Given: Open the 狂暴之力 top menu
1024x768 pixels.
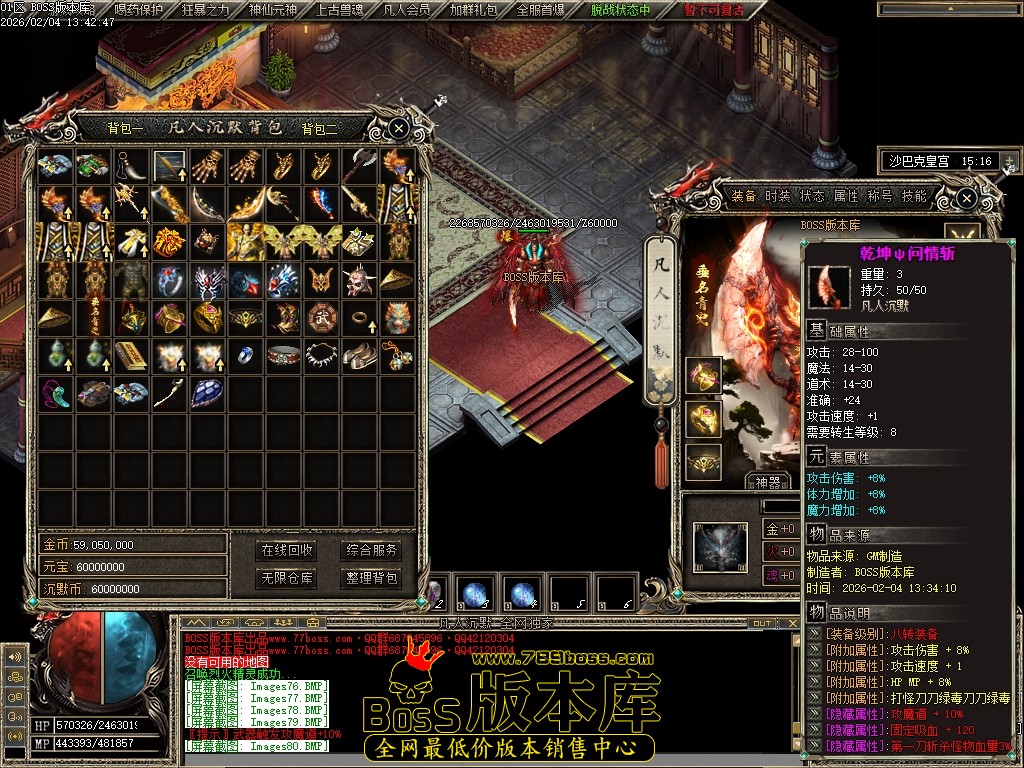Looking at the screenshot, I should [205, 10].
